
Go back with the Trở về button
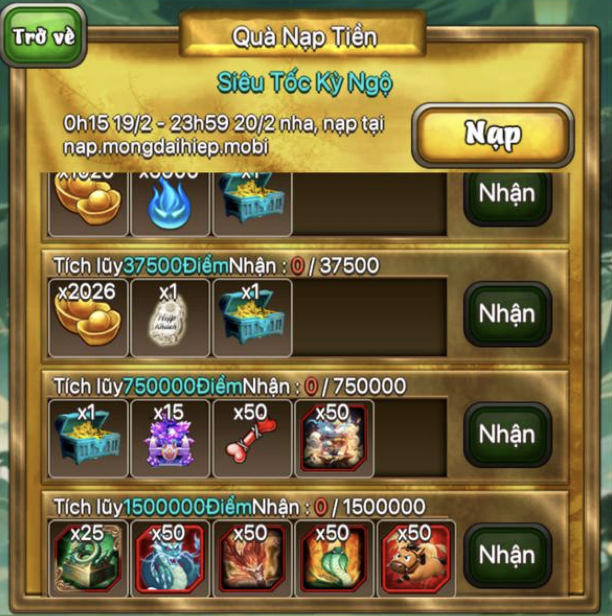tap(44, 35)
